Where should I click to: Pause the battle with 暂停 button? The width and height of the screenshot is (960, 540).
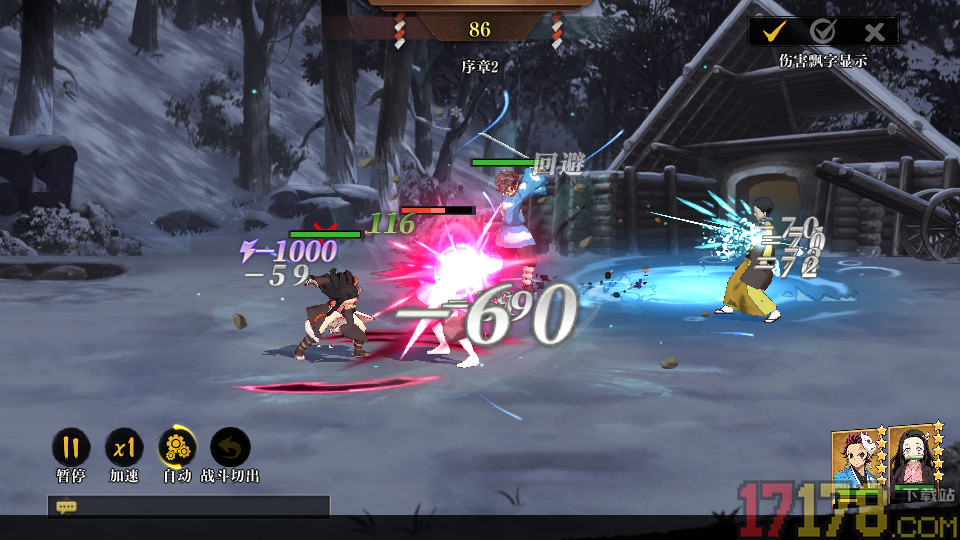(x=70, y=448)
